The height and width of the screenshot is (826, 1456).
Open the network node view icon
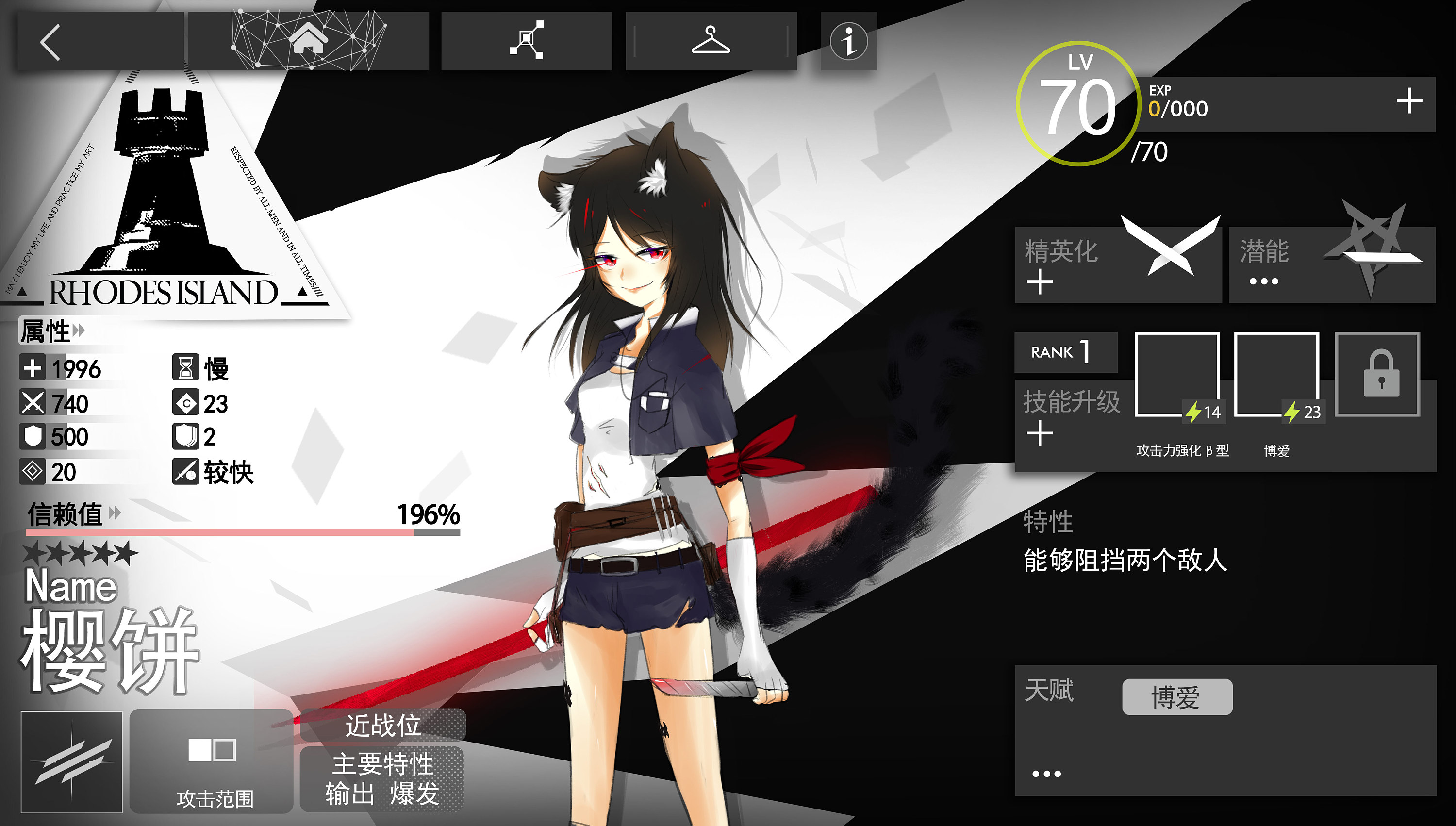[527, 40]
